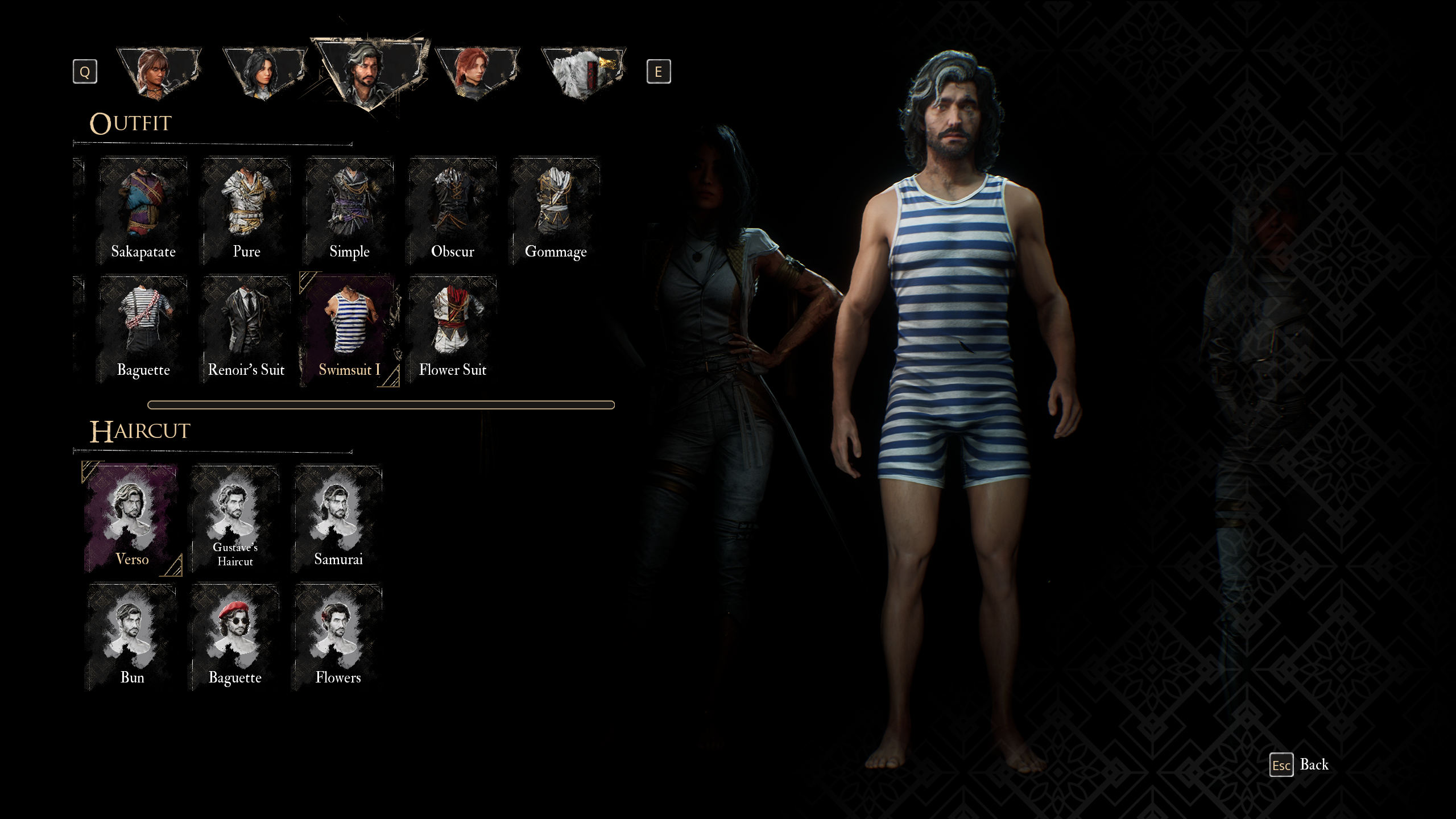This screenshot has width=1456, height=819.
Task: Go back with the Back button
Action: tap(1300, 765)
